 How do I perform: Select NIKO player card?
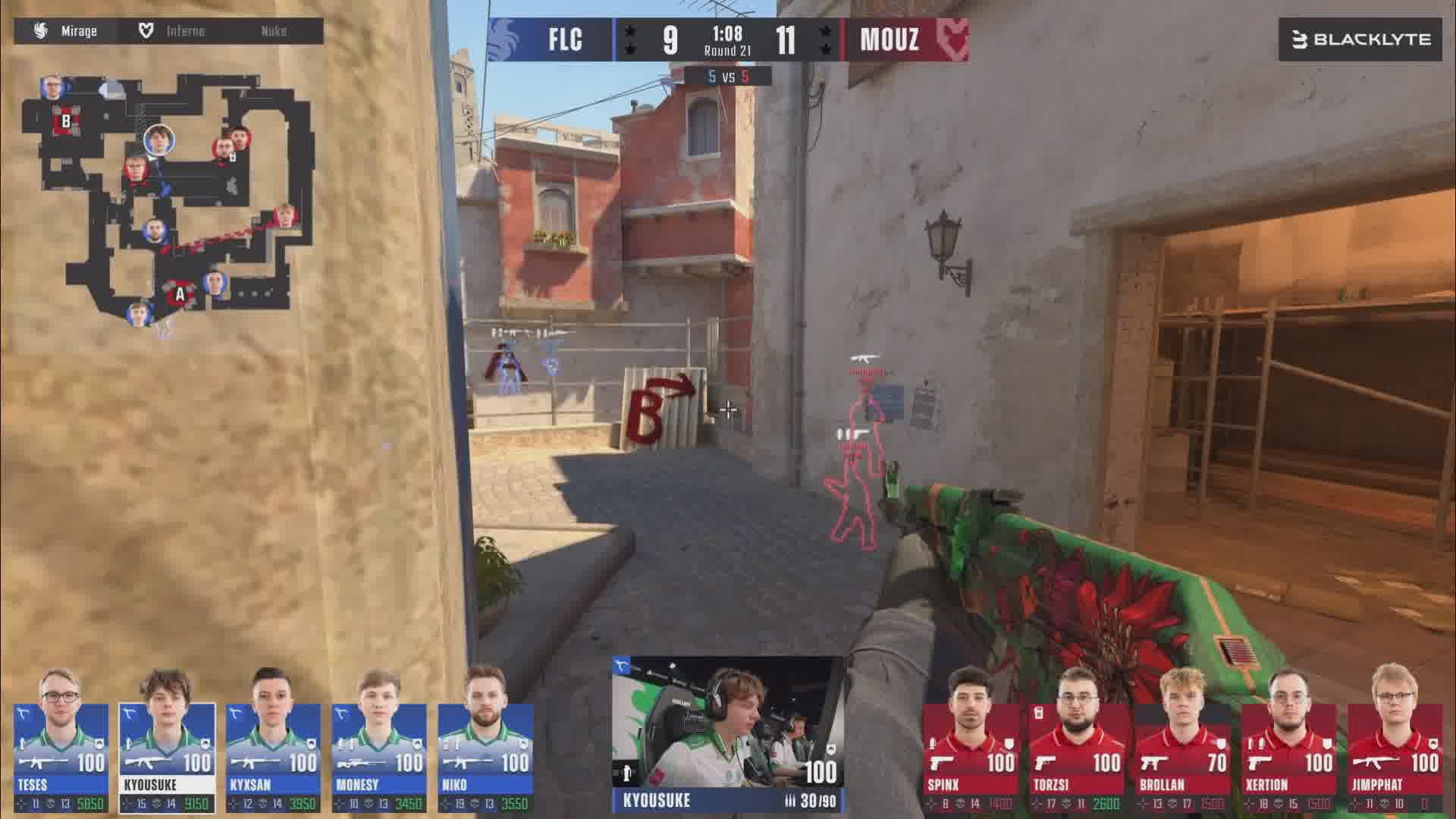485,756
